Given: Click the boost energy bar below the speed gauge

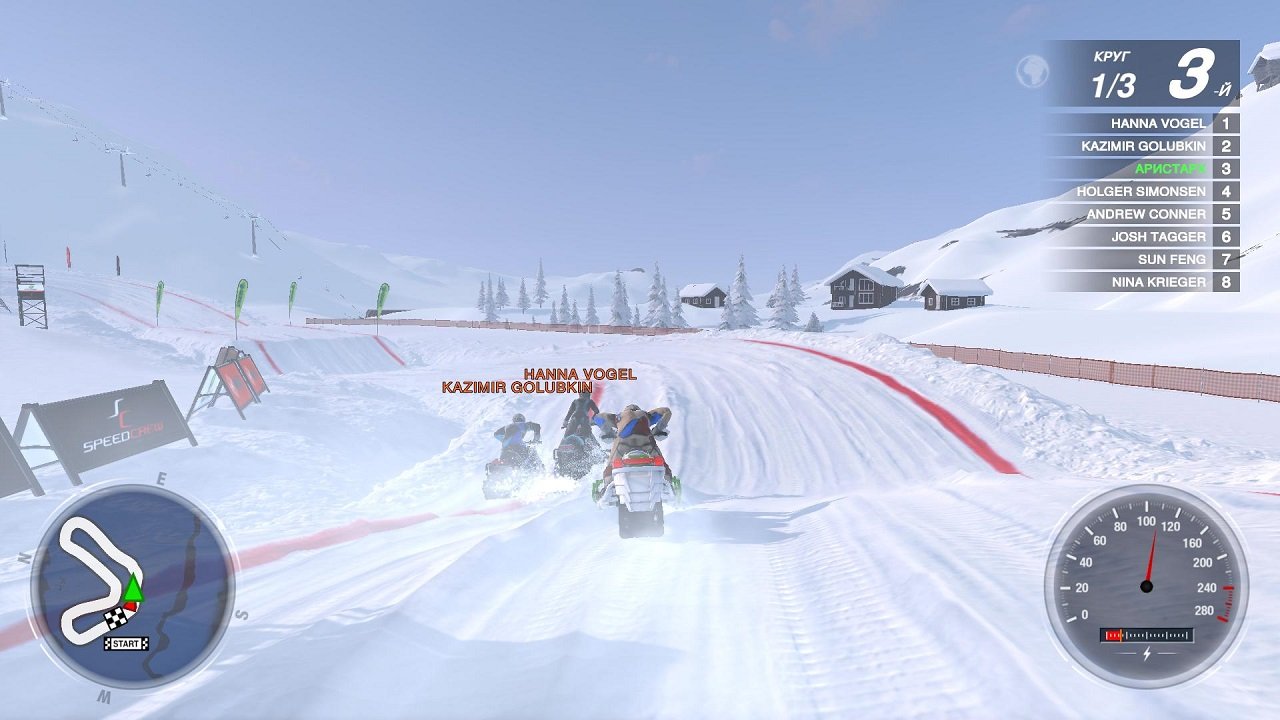Looking at the screenshot, I should [x=1147, y=633].
